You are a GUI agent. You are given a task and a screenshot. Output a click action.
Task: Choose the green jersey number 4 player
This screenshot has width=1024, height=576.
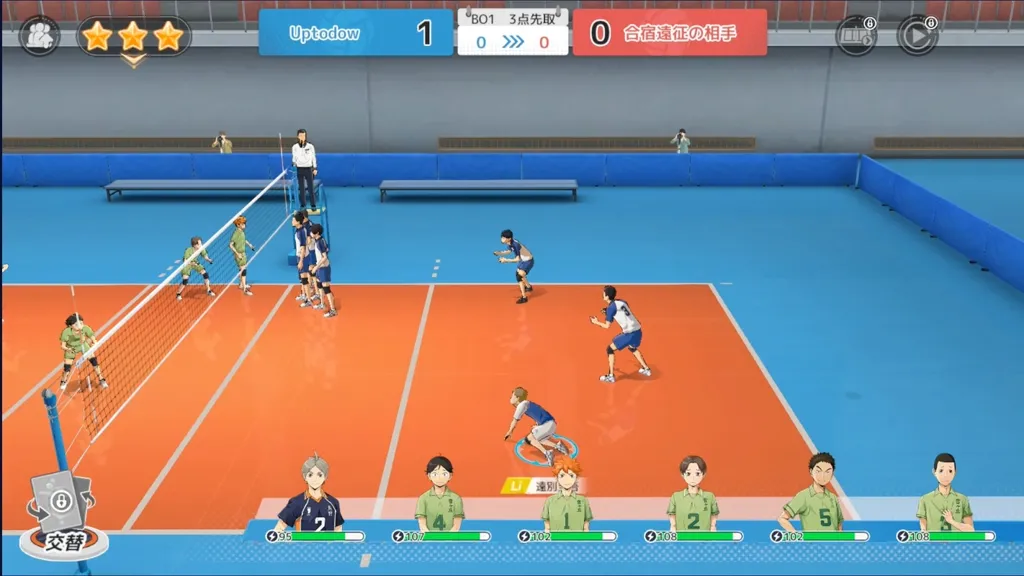(439, 497)
